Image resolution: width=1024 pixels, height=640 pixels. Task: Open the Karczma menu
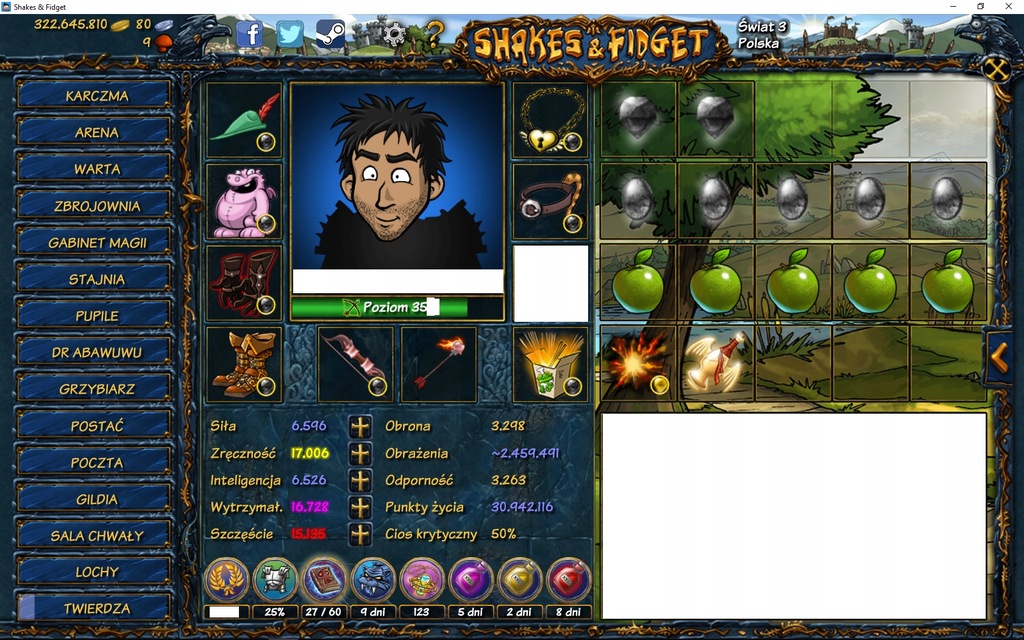pyautogui.click(x=96, y=96)
